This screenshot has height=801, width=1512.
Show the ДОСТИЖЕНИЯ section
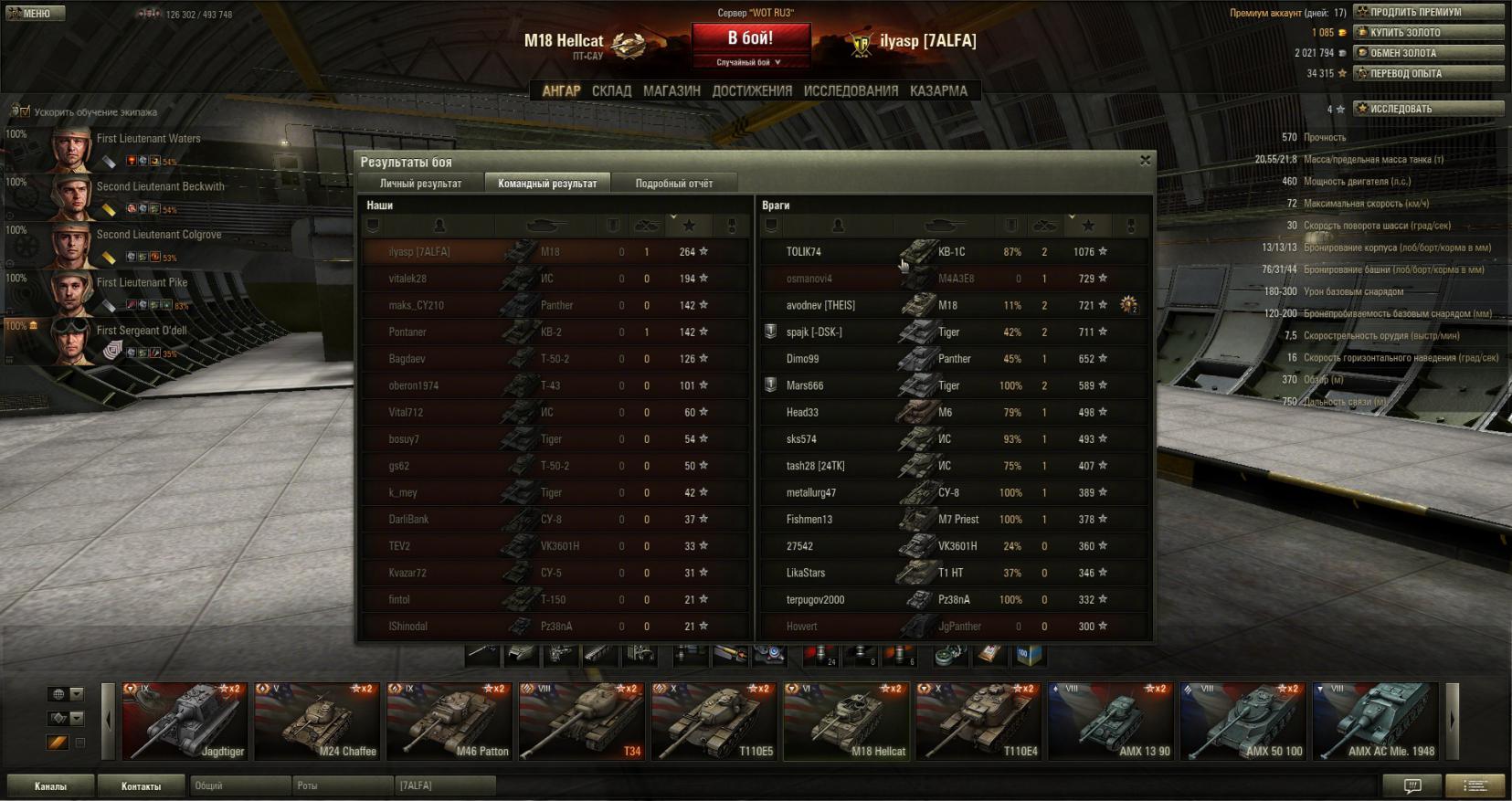point(752,91)
